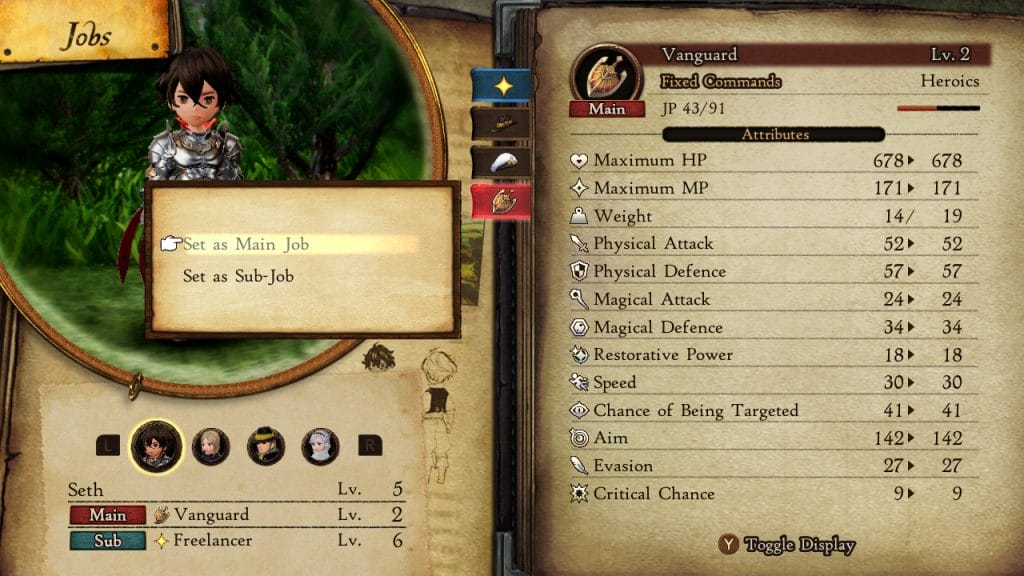
Task: Switch to the character wearing a black hat
Action: click(266, 446)
